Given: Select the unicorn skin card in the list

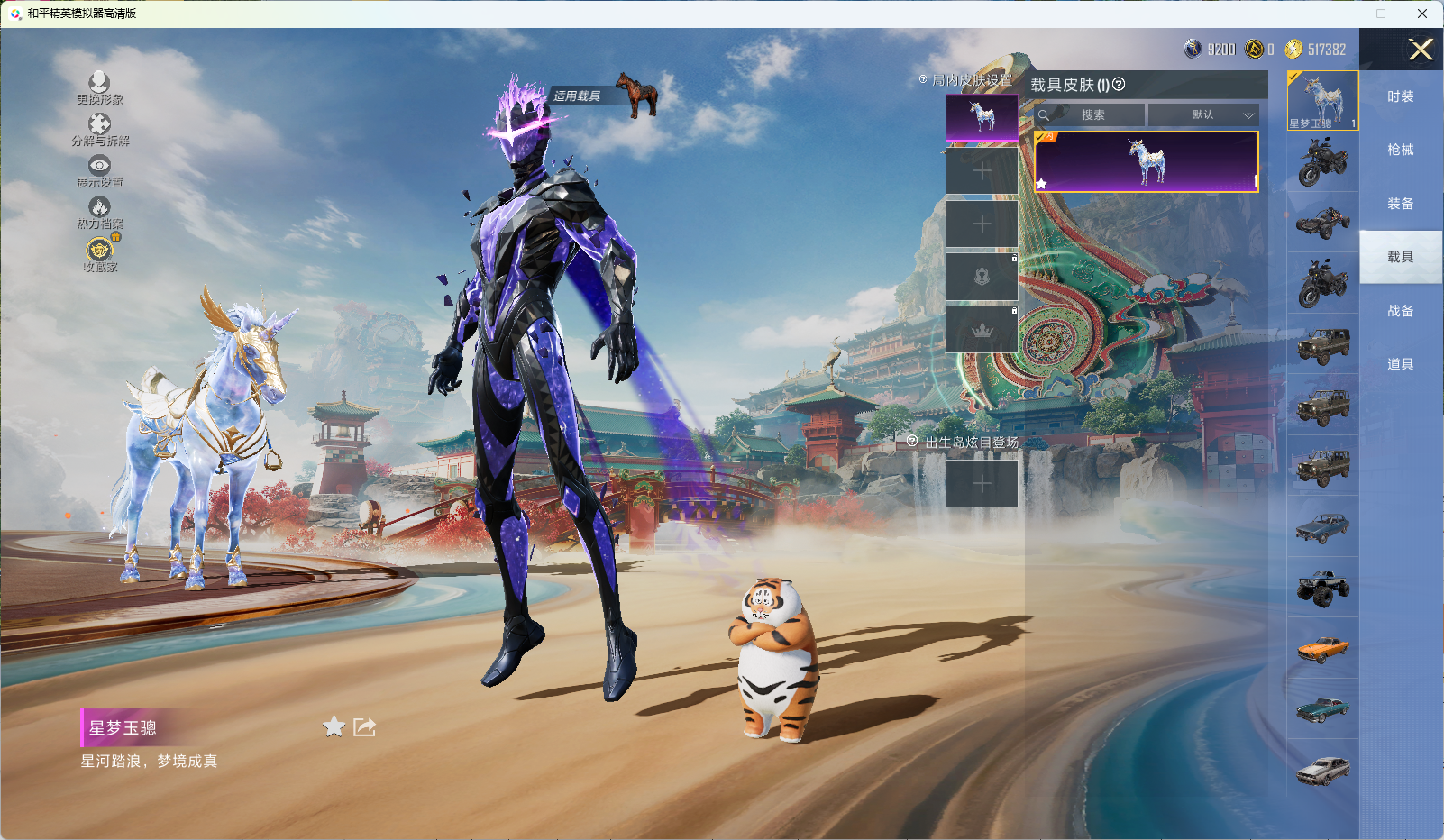Looking at the screenshot, I should pyautogui.click(x=1146, y=162).
